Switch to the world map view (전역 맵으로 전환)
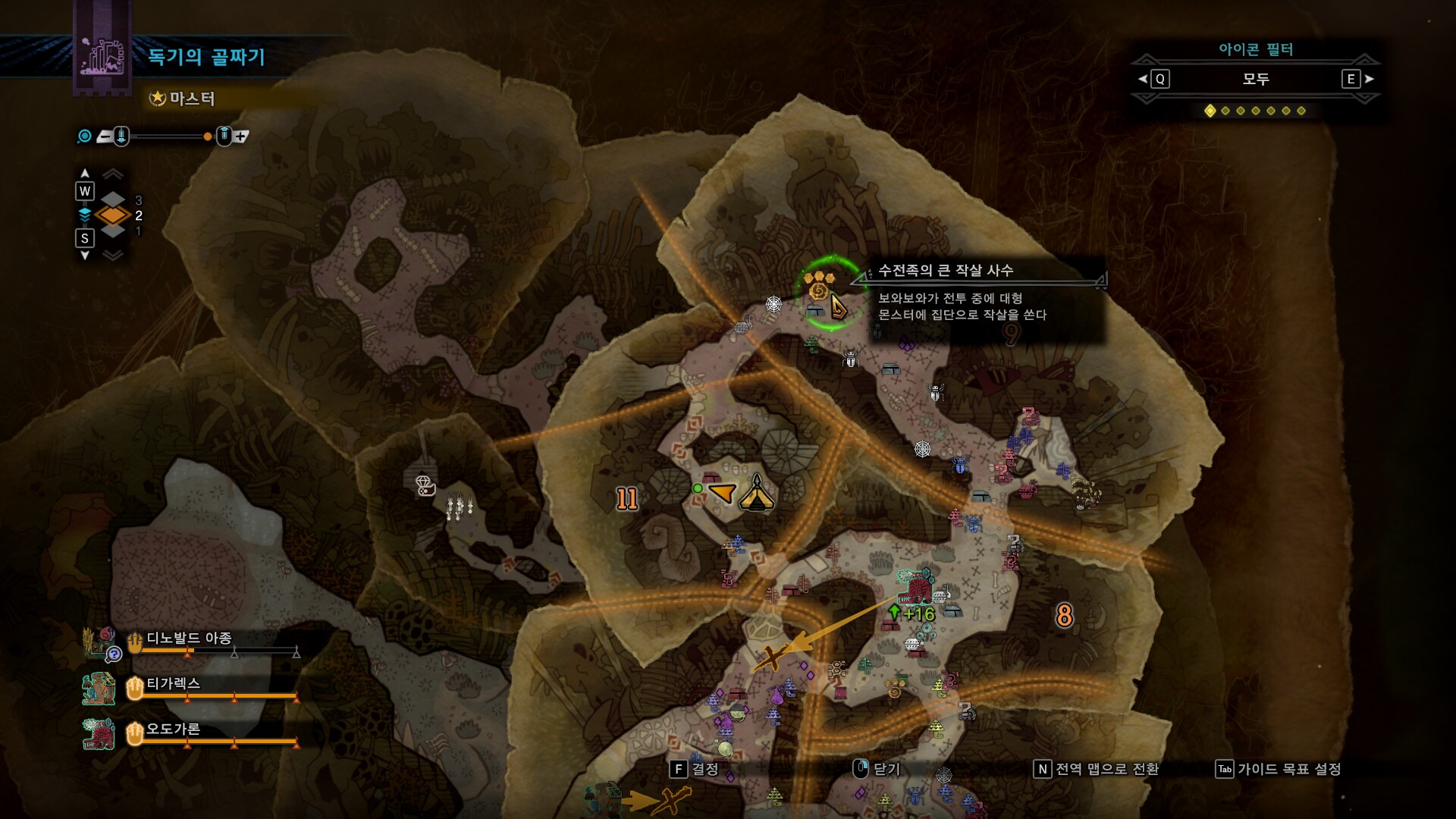This screenshot has height=819, width=1456. [1097, 769]
